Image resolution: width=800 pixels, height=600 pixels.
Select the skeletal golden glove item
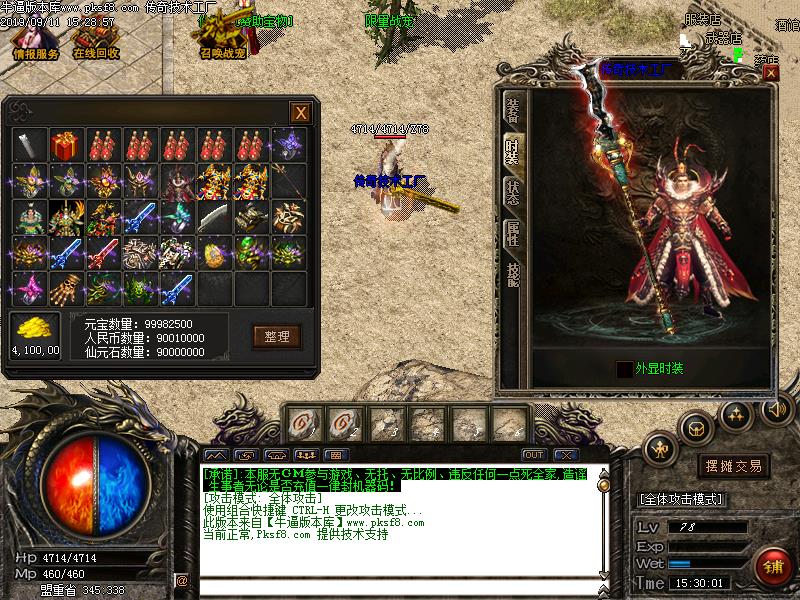point(66,287)
